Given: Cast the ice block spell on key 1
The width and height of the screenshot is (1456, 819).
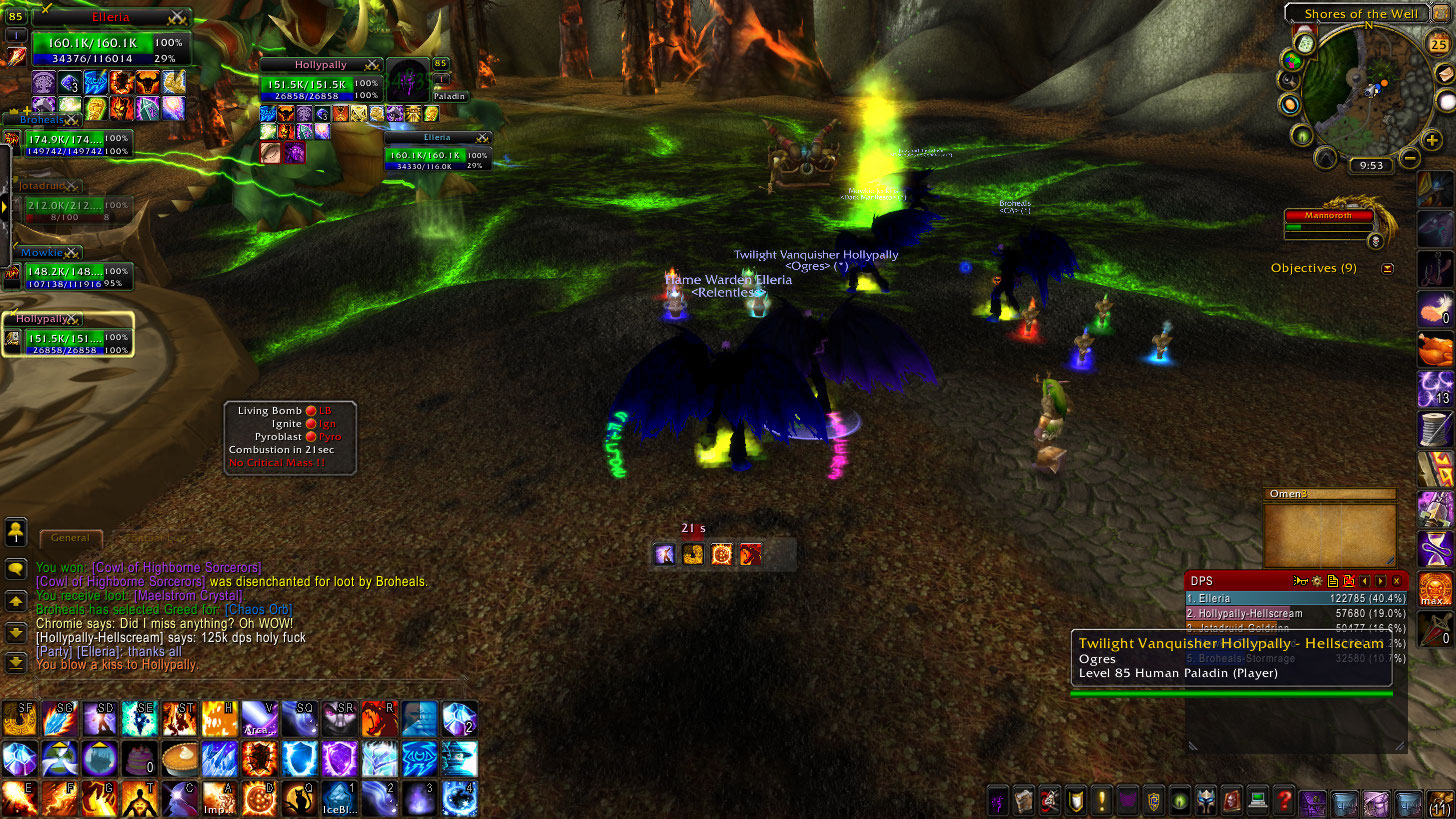Looking at the screenshot, I should [340, 798].
